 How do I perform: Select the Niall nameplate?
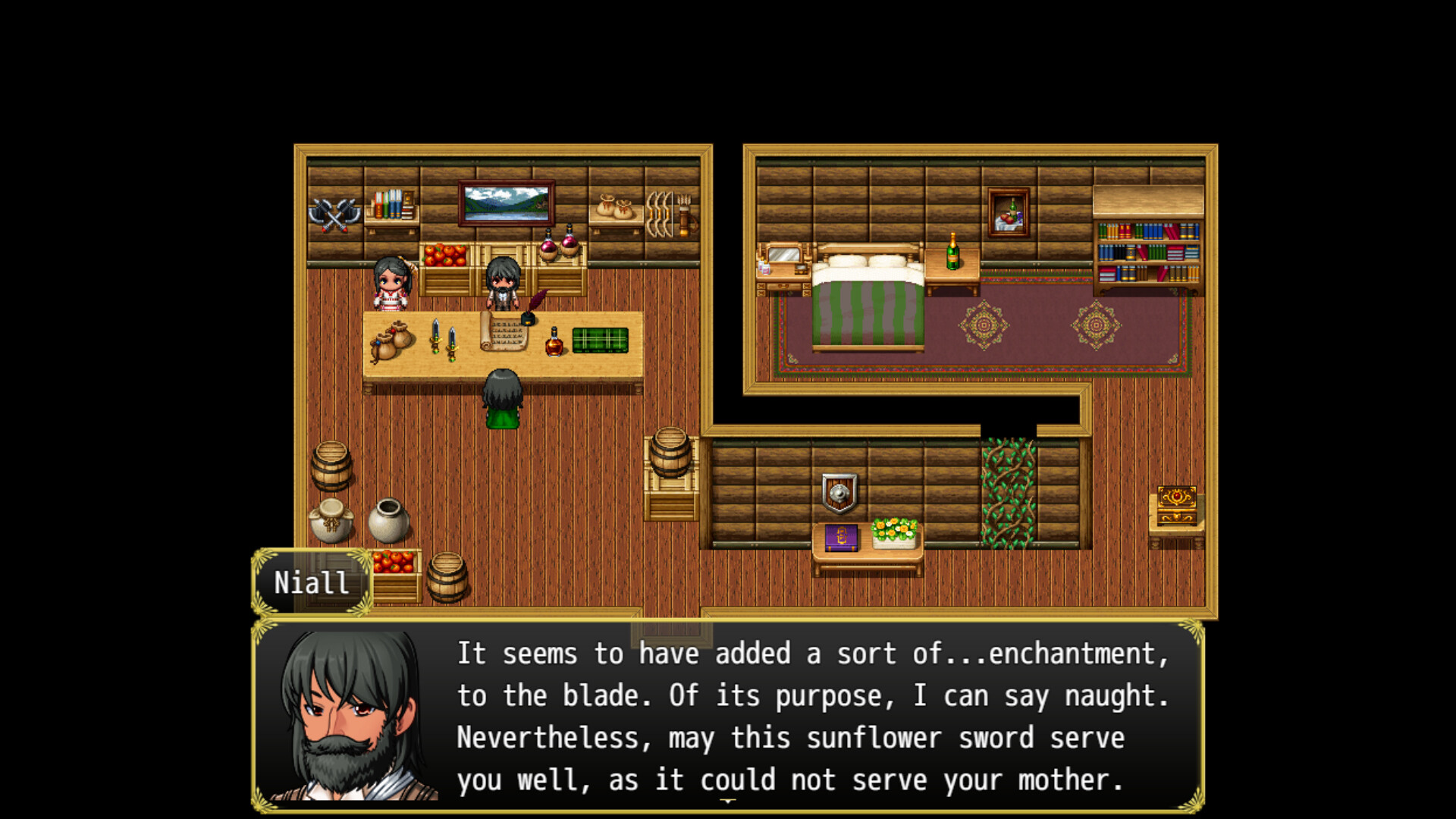312,582
